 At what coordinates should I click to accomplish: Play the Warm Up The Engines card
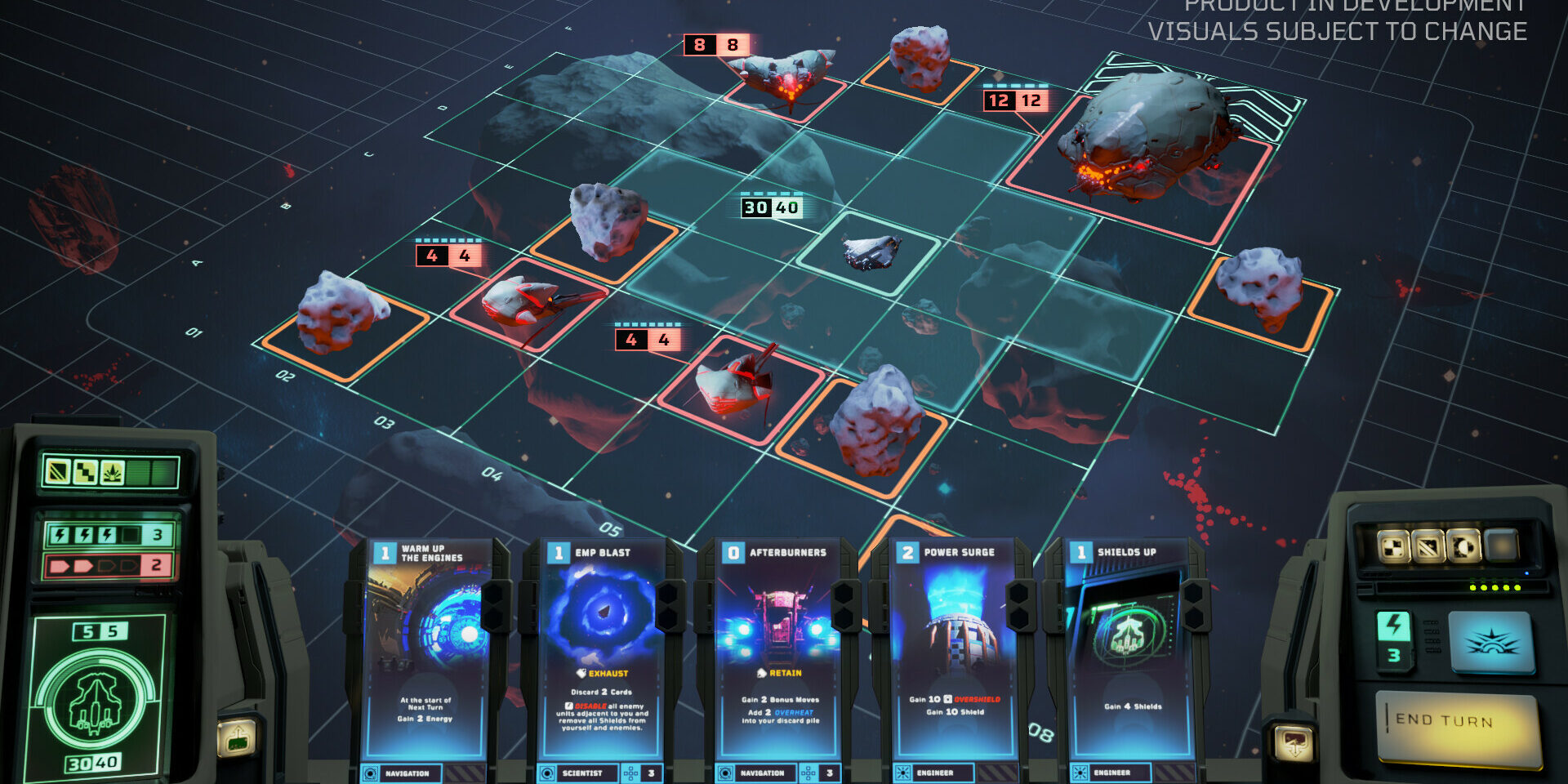[x=426, y=653]
